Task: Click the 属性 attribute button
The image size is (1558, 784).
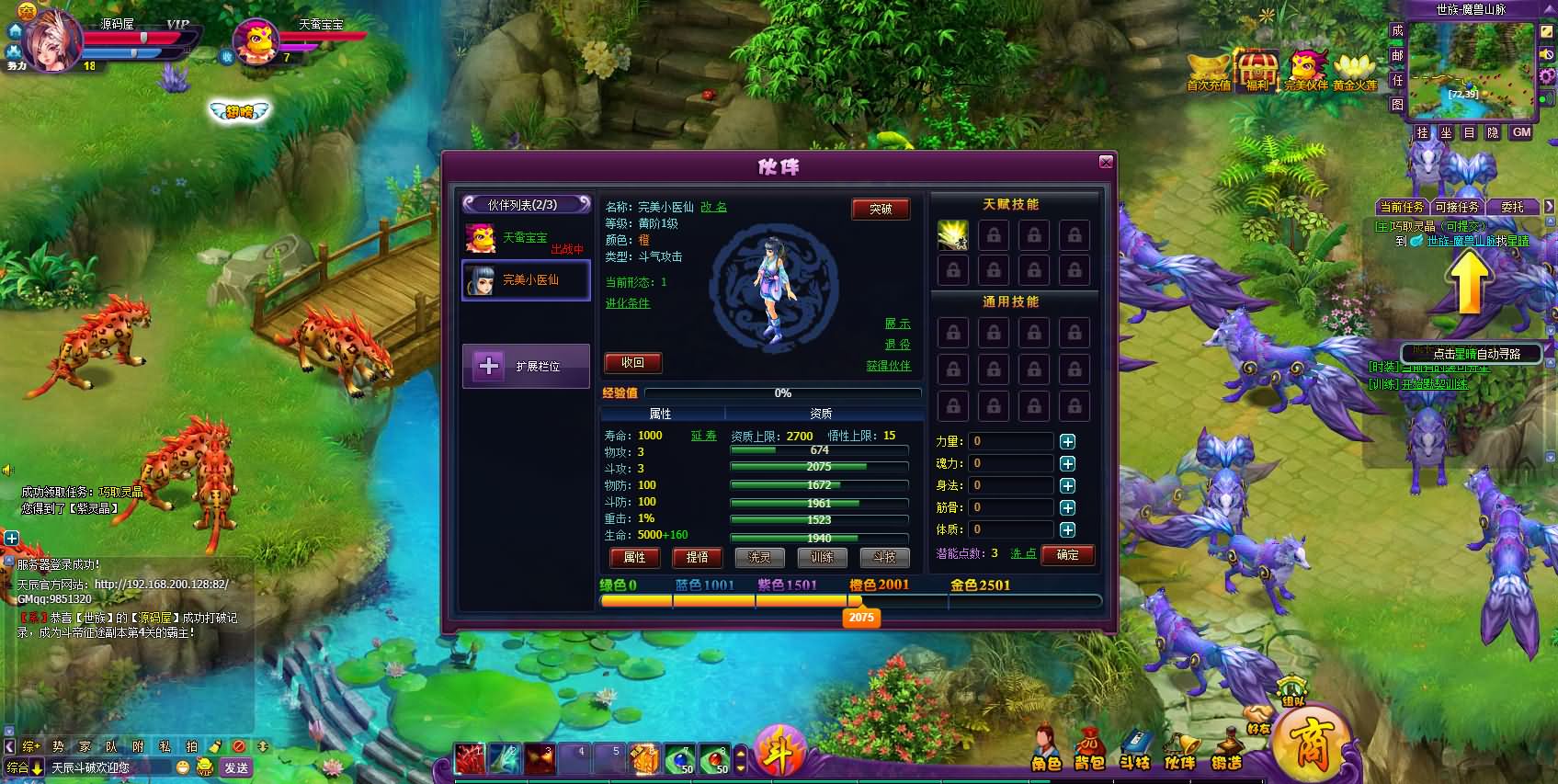Action: [635, 557]
